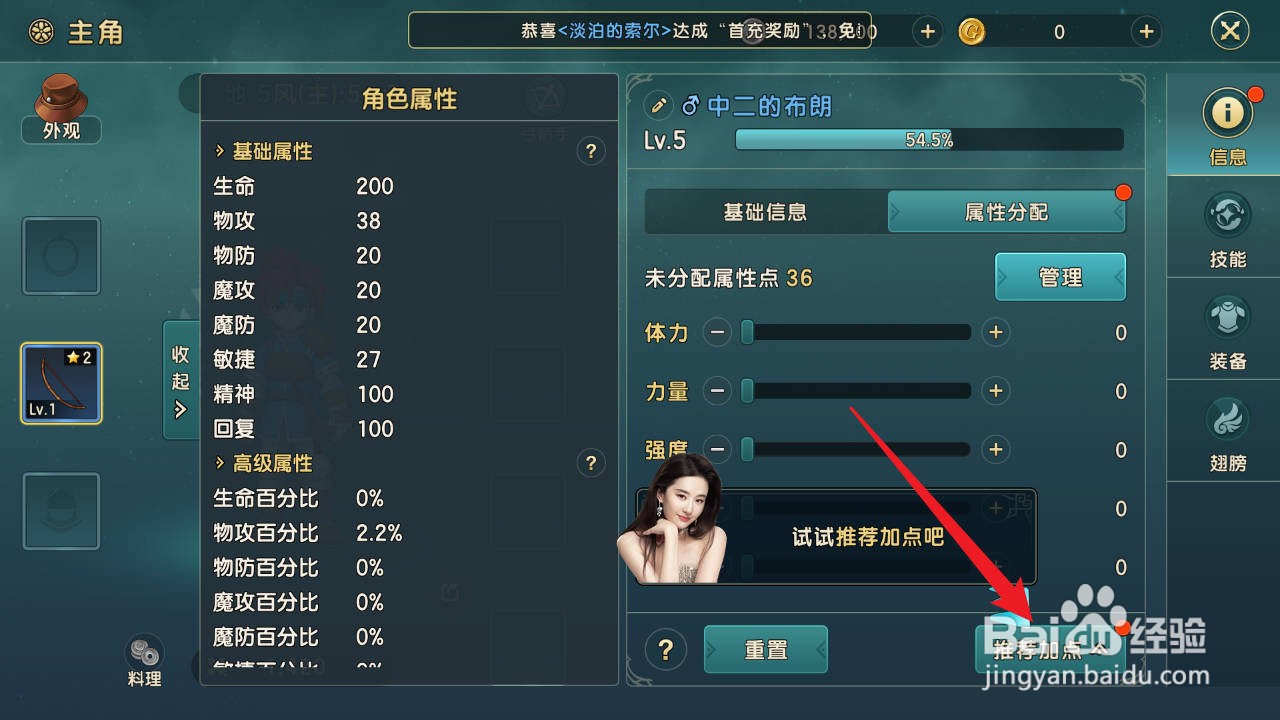Screen dimensions: 1280x720
Task: Select the Lv.1 bow weapon thumbnail
Action: click(x=60, y=383)
